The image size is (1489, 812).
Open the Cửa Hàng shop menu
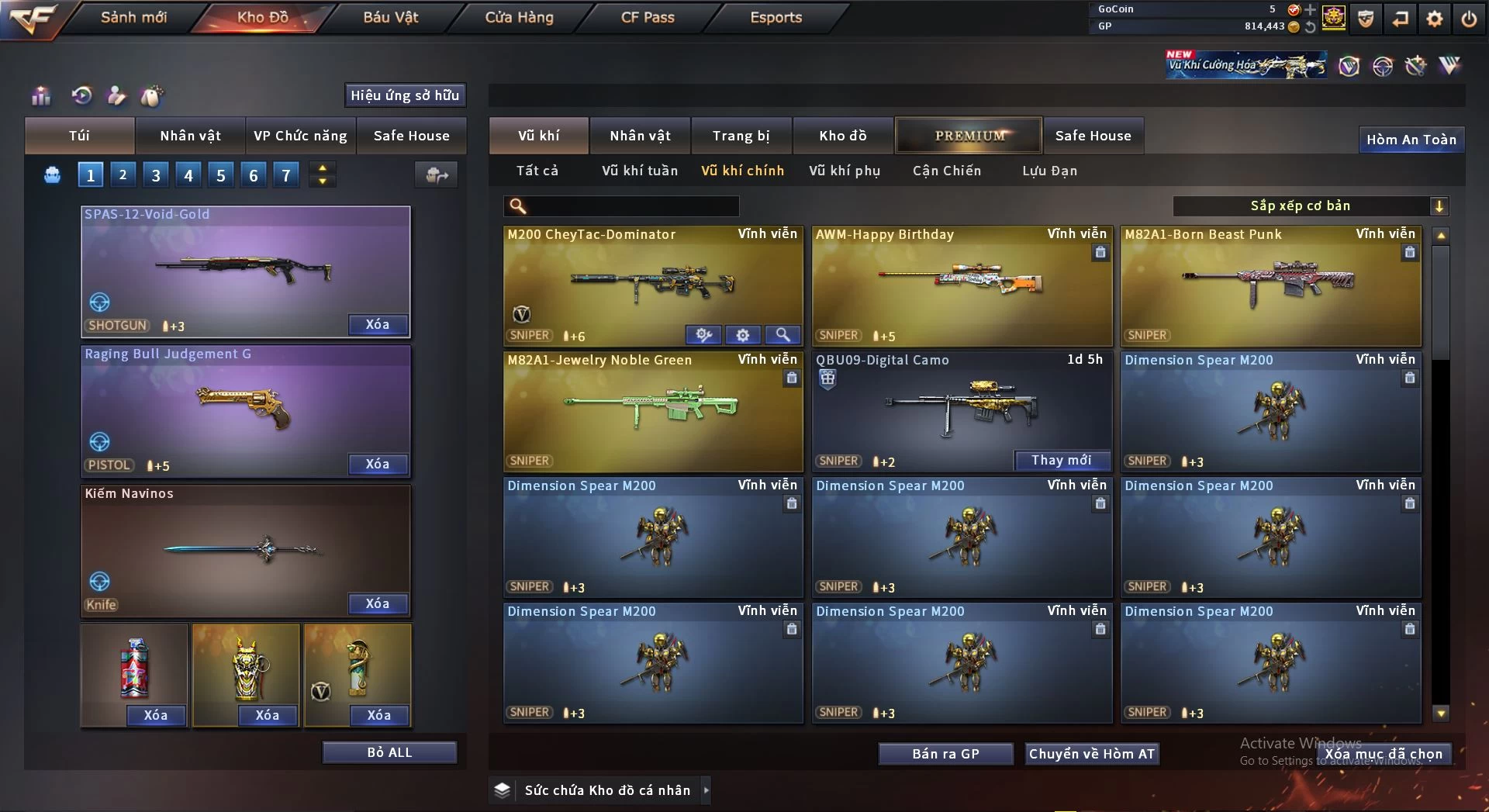pyautogui.click(x=519, y=17)
